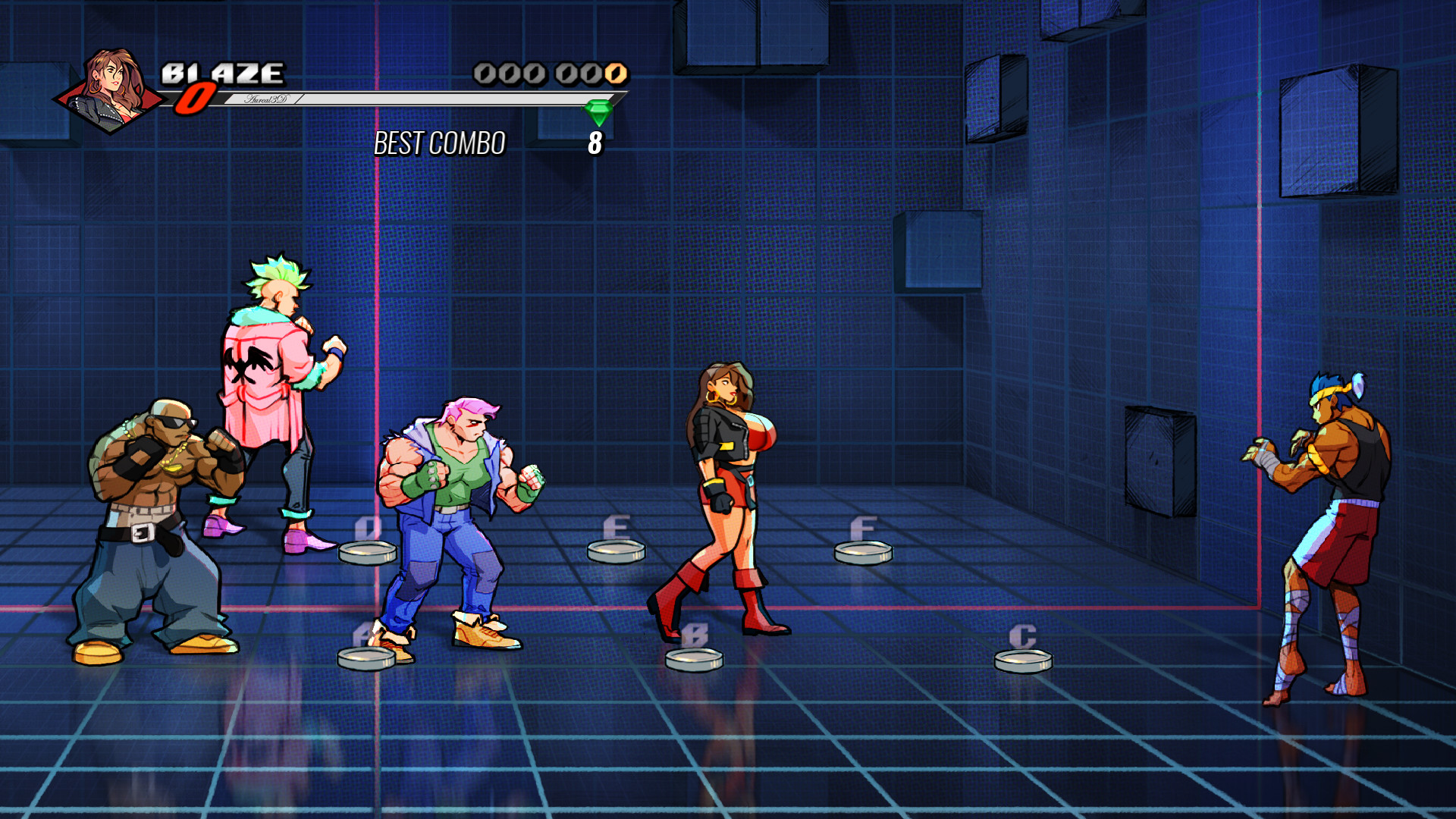Click the combo counter number 8
The image size is (1456, 819).
coord(596,143)
